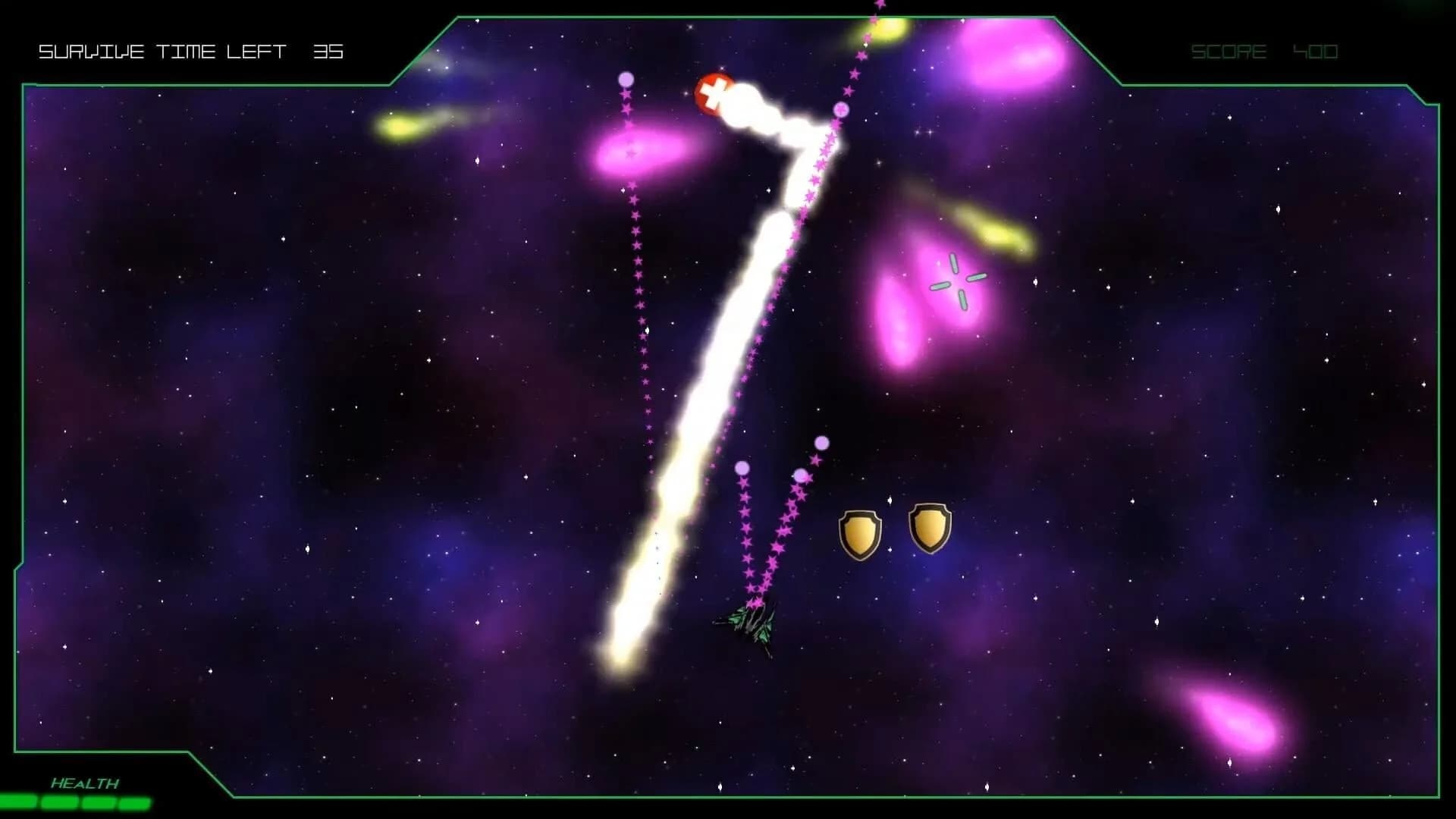Select the SURVIVE TIME LEFT header
This screenshot has width=1456, height=819.
163,52
